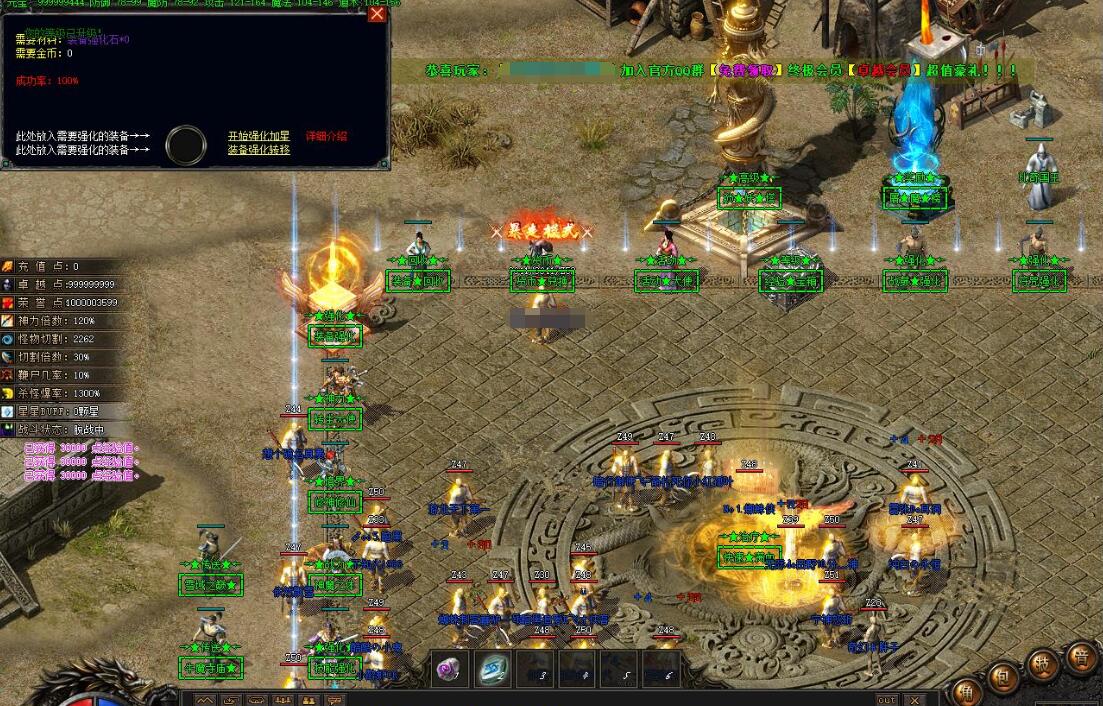Screen dimensions: 1103x706
Task: Open the skills window with the 技 button
Action: pyautogui.click(x=1042, y=664)
